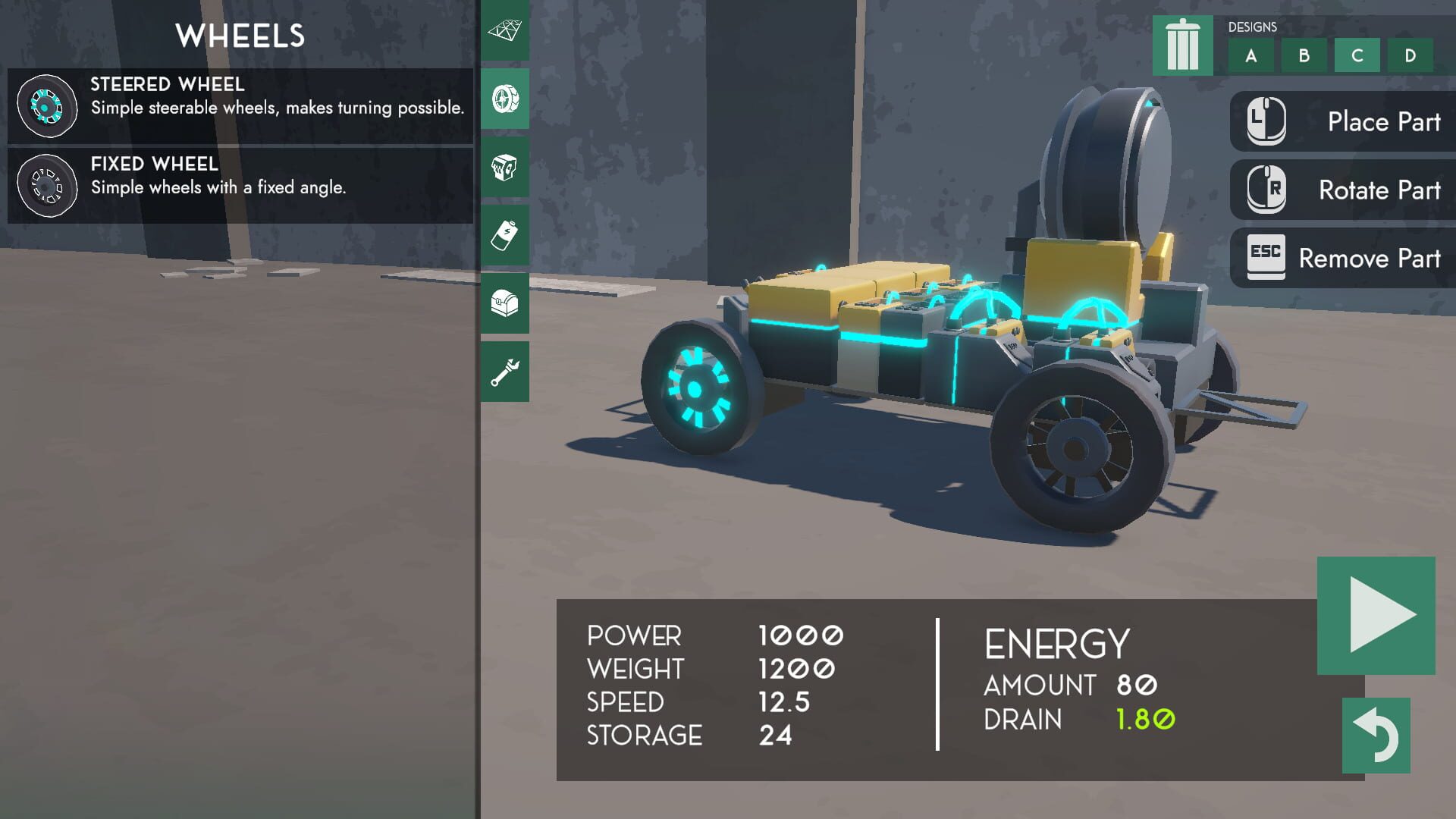Activate design slot D
This screenshot has height=819, width=1456.
click(x=1409, y=55)
